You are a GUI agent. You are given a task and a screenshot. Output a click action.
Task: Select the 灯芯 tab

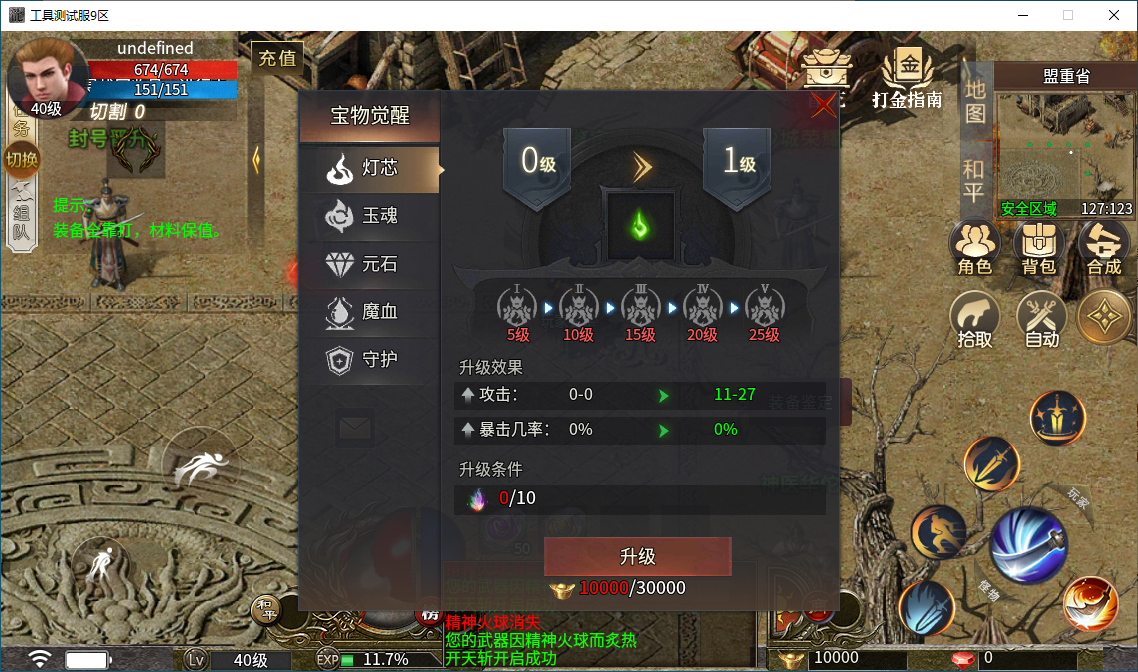(370, 169)
